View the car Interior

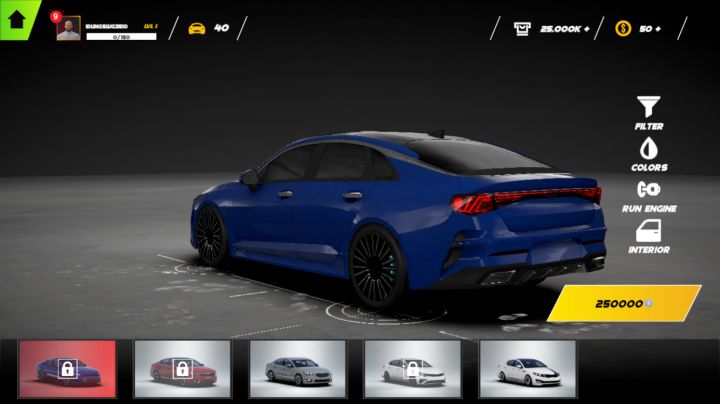(x=649, y=236)
